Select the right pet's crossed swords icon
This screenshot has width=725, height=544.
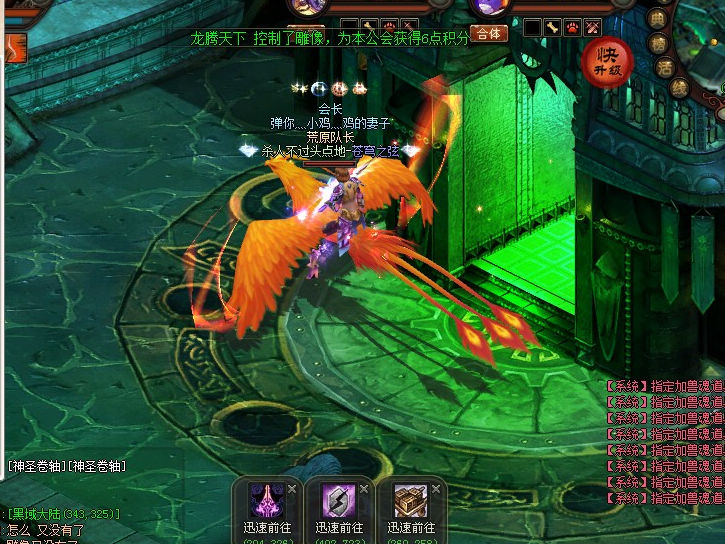tap(593, 27)
